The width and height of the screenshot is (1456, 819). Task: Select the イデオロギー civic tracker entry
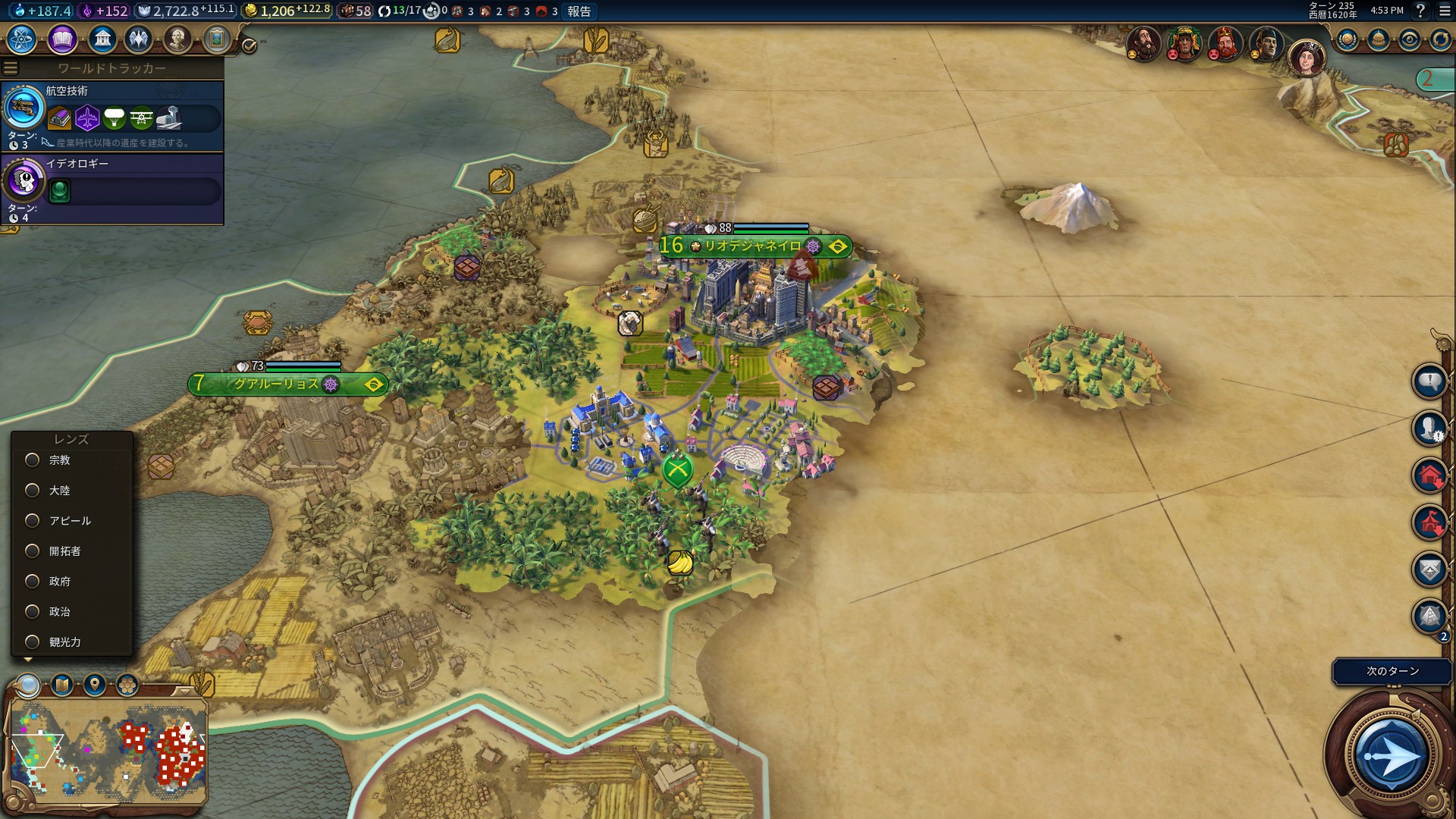point(112,189)
